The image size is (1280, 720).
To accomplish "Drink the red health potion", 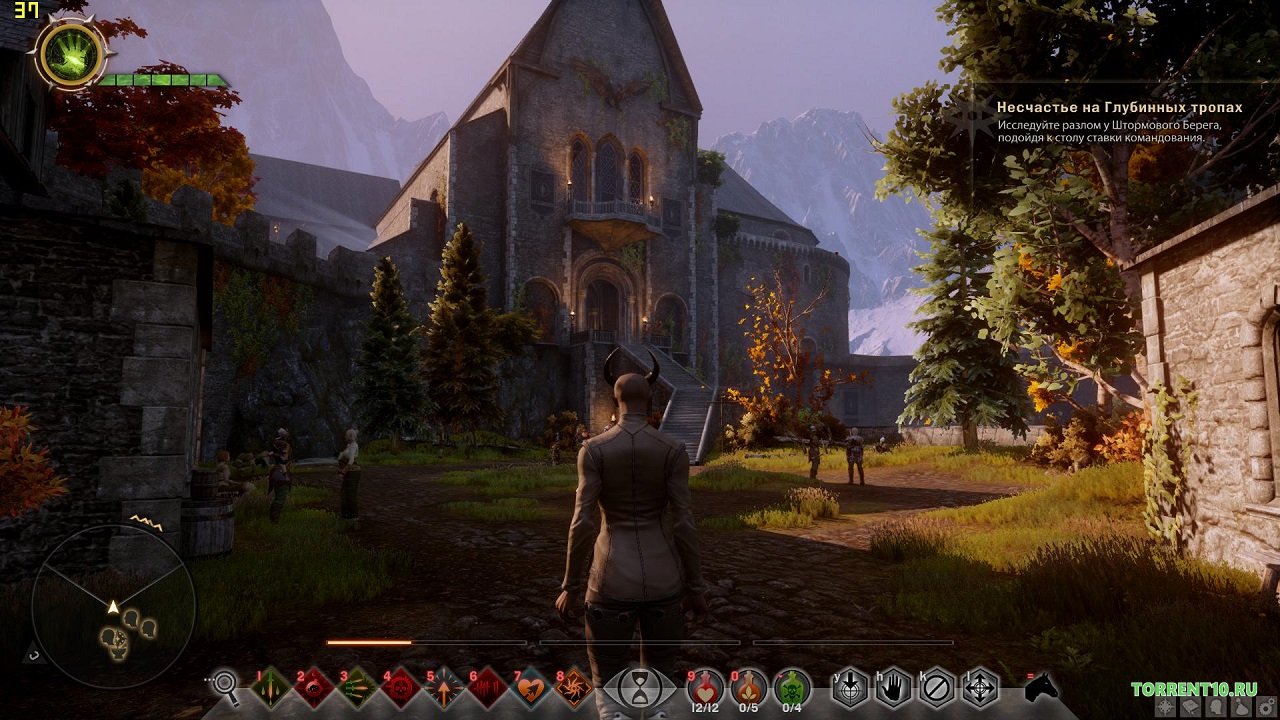I will [x=705, y=688].
